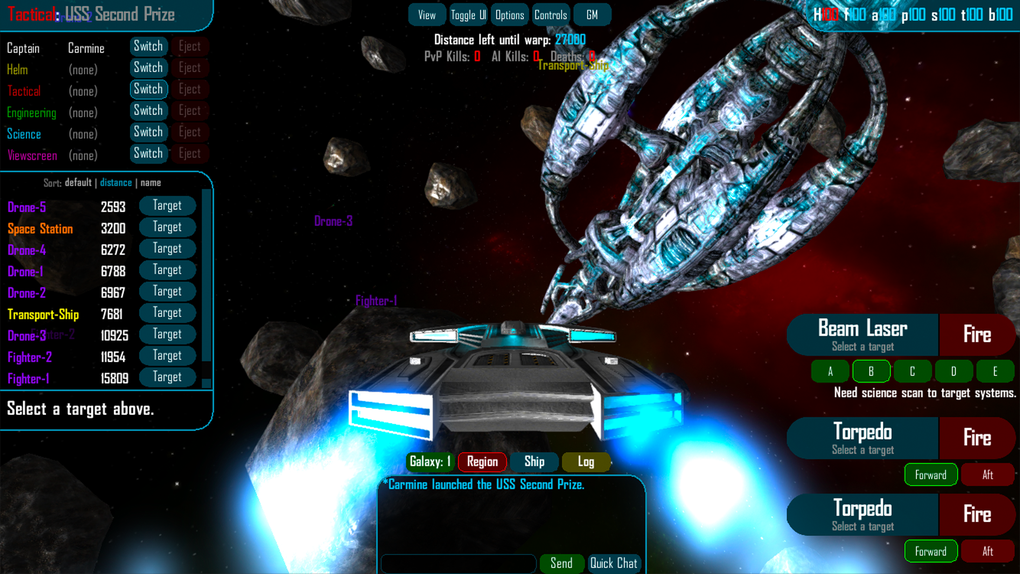Show the Controls panel

click(x=550, y=15)
